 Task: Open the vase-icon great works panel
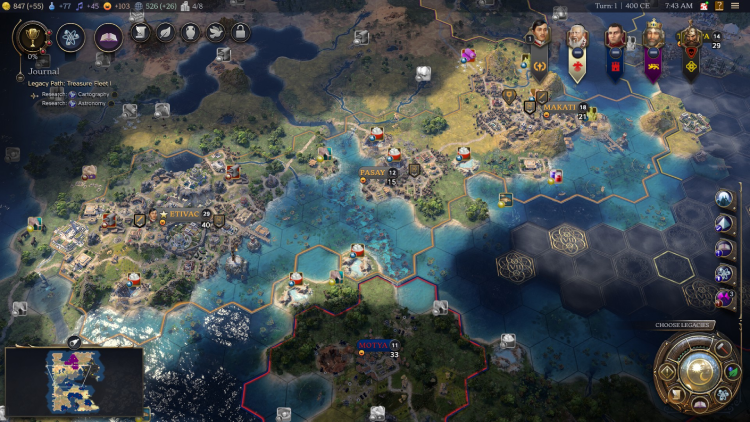pos(190,32)
